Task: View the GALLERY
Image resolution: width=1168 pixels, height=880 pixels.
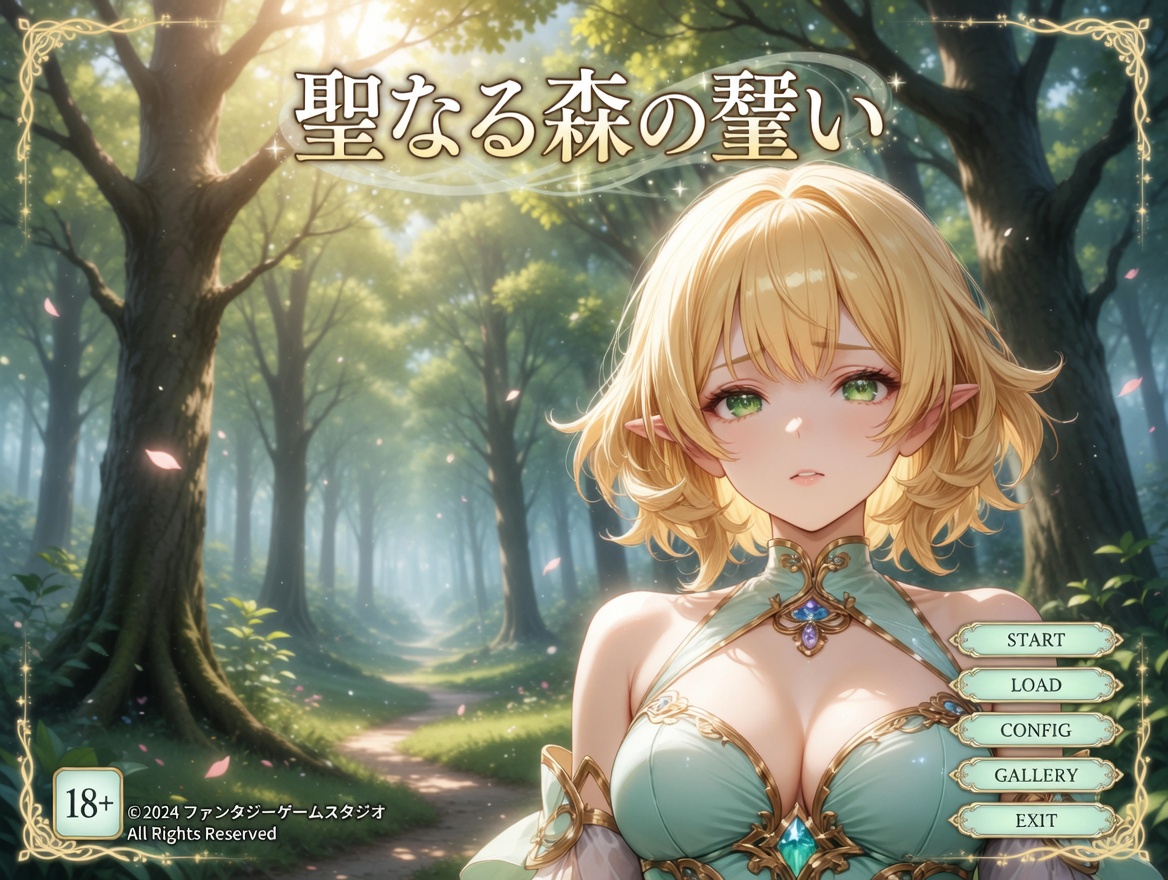Action: (1035, 775)
